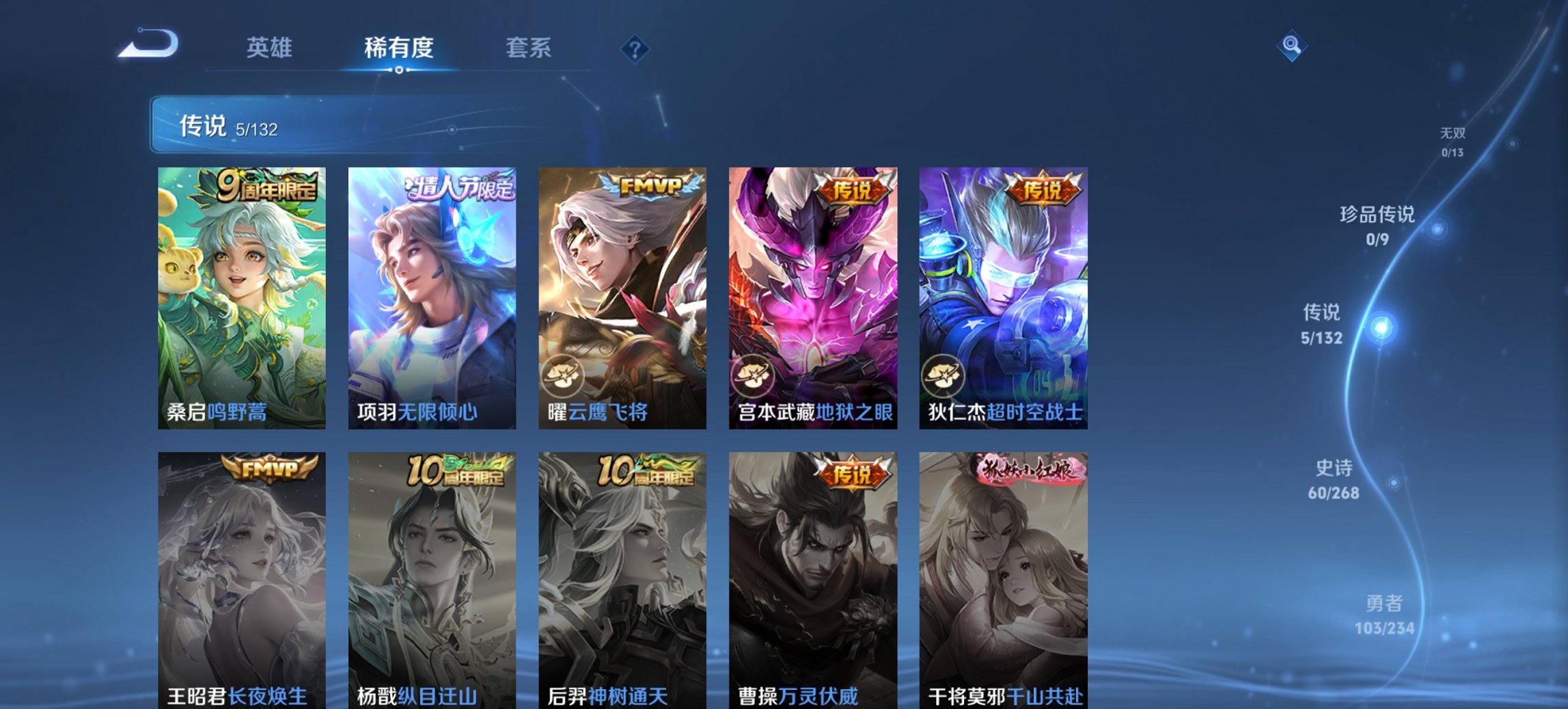Switch to the 套系 tab

tap(527, 48)
